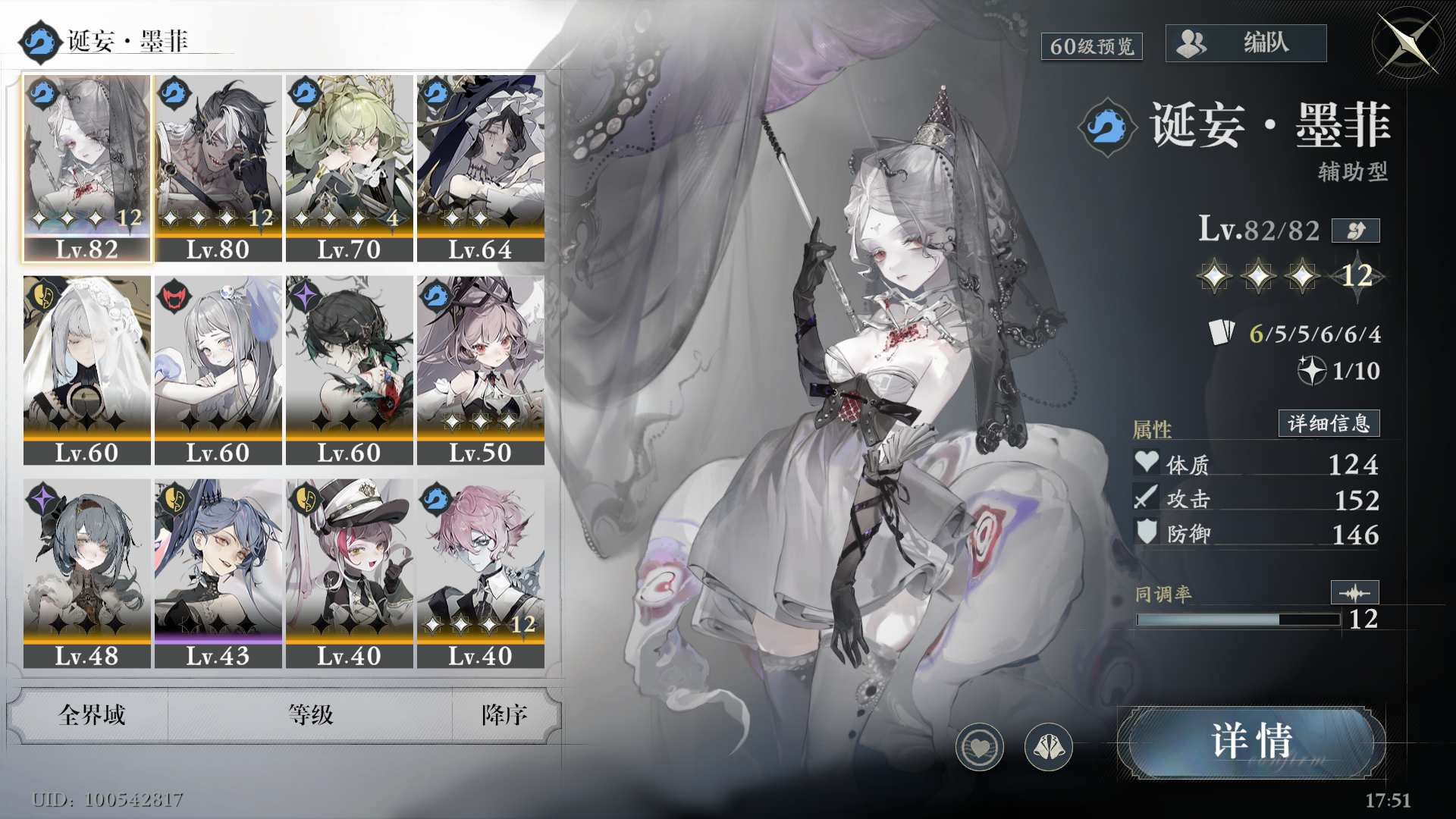The image size is (1456, 819).
Task: Toggle 降序 sort order
Action: tap(504, 715)
